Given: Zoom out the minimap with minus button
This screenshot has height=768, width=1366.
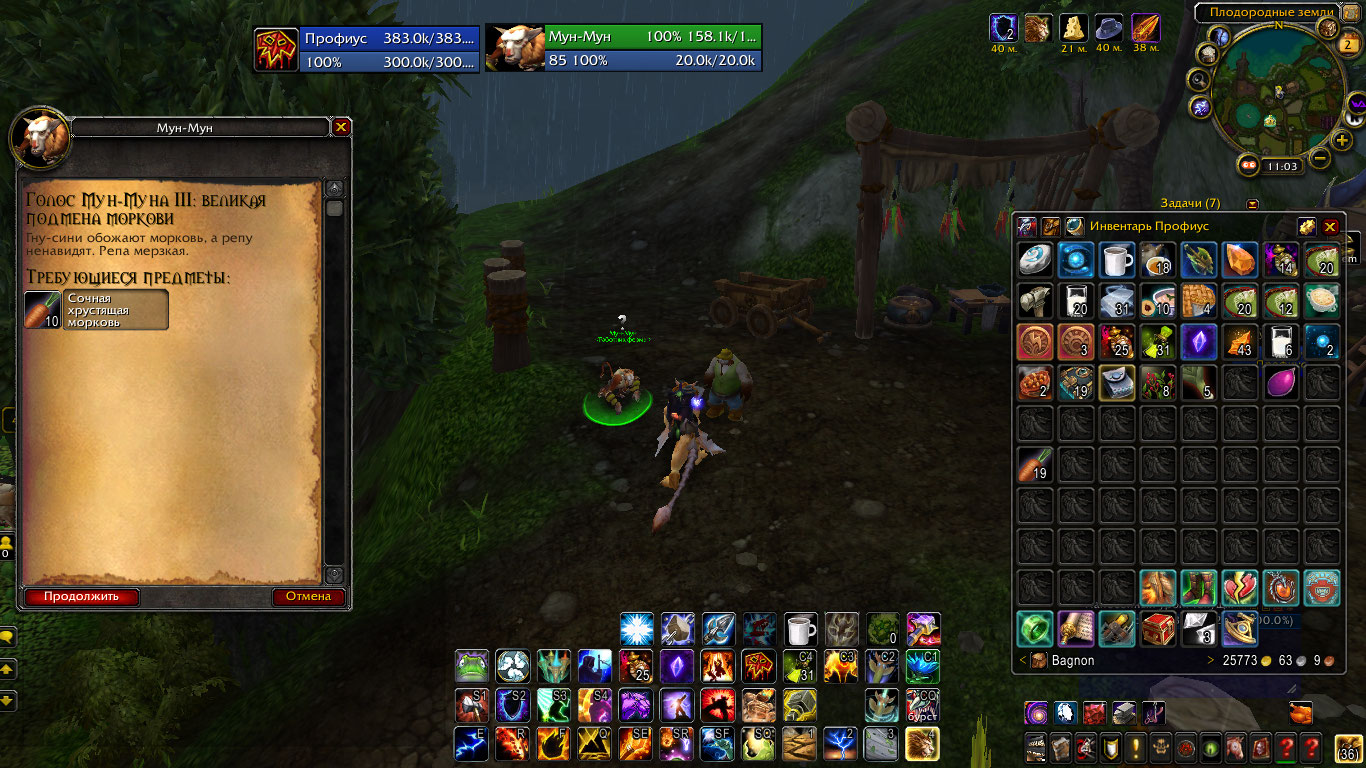Looking at the screenshot, I should [x=1320, y=158].
